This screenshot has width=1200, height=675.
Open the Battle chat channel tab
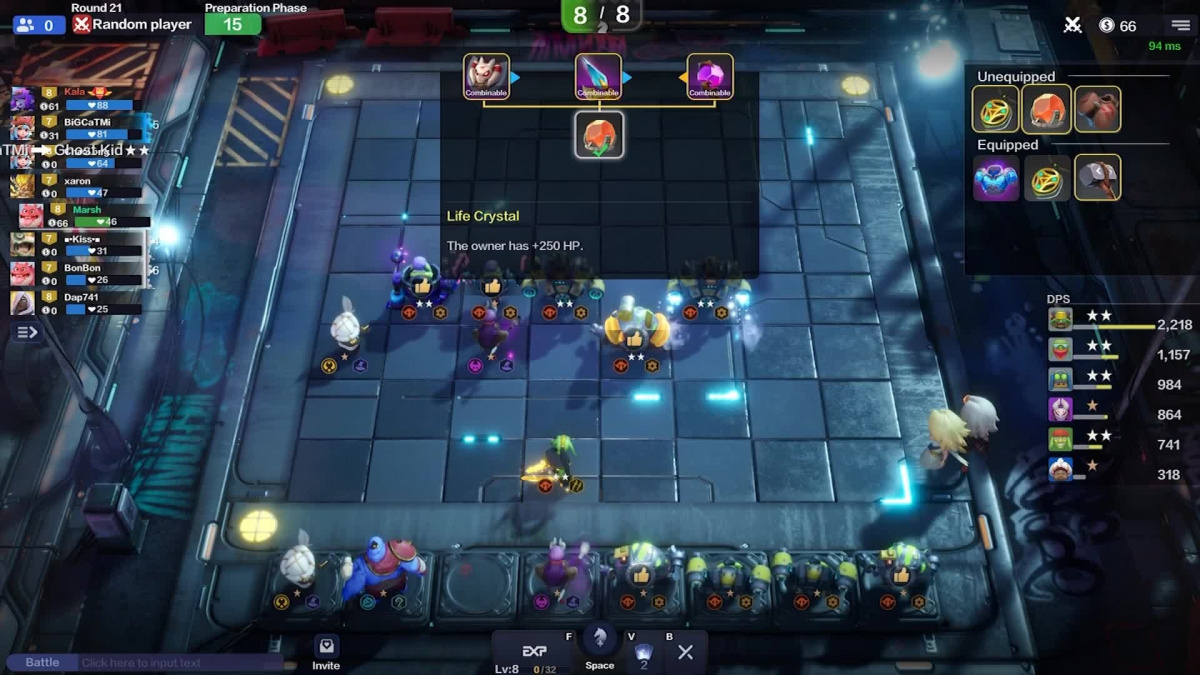[x=42, y=662]
